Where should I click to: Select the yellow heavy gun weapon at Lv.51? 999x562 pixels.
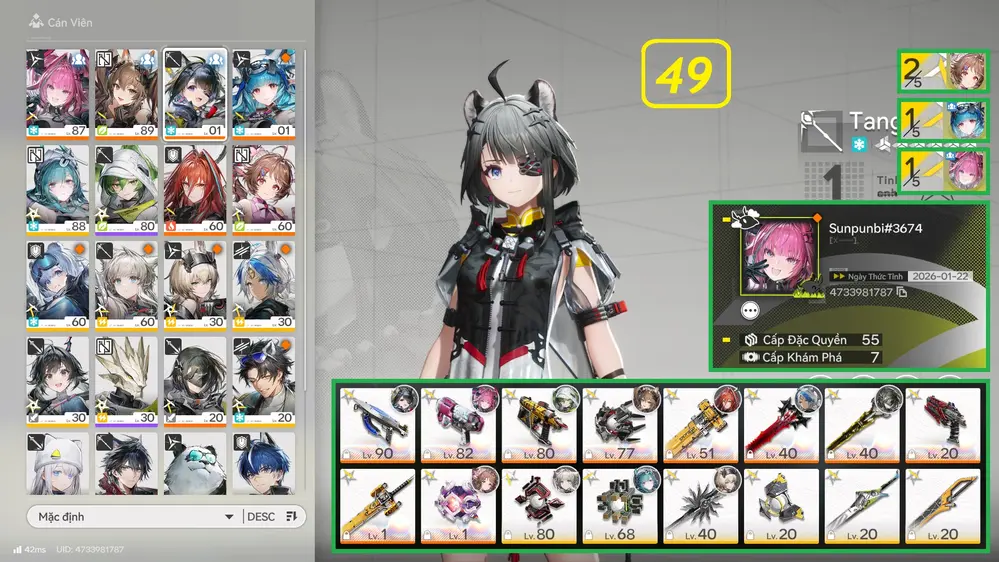[x=701, y=424]
